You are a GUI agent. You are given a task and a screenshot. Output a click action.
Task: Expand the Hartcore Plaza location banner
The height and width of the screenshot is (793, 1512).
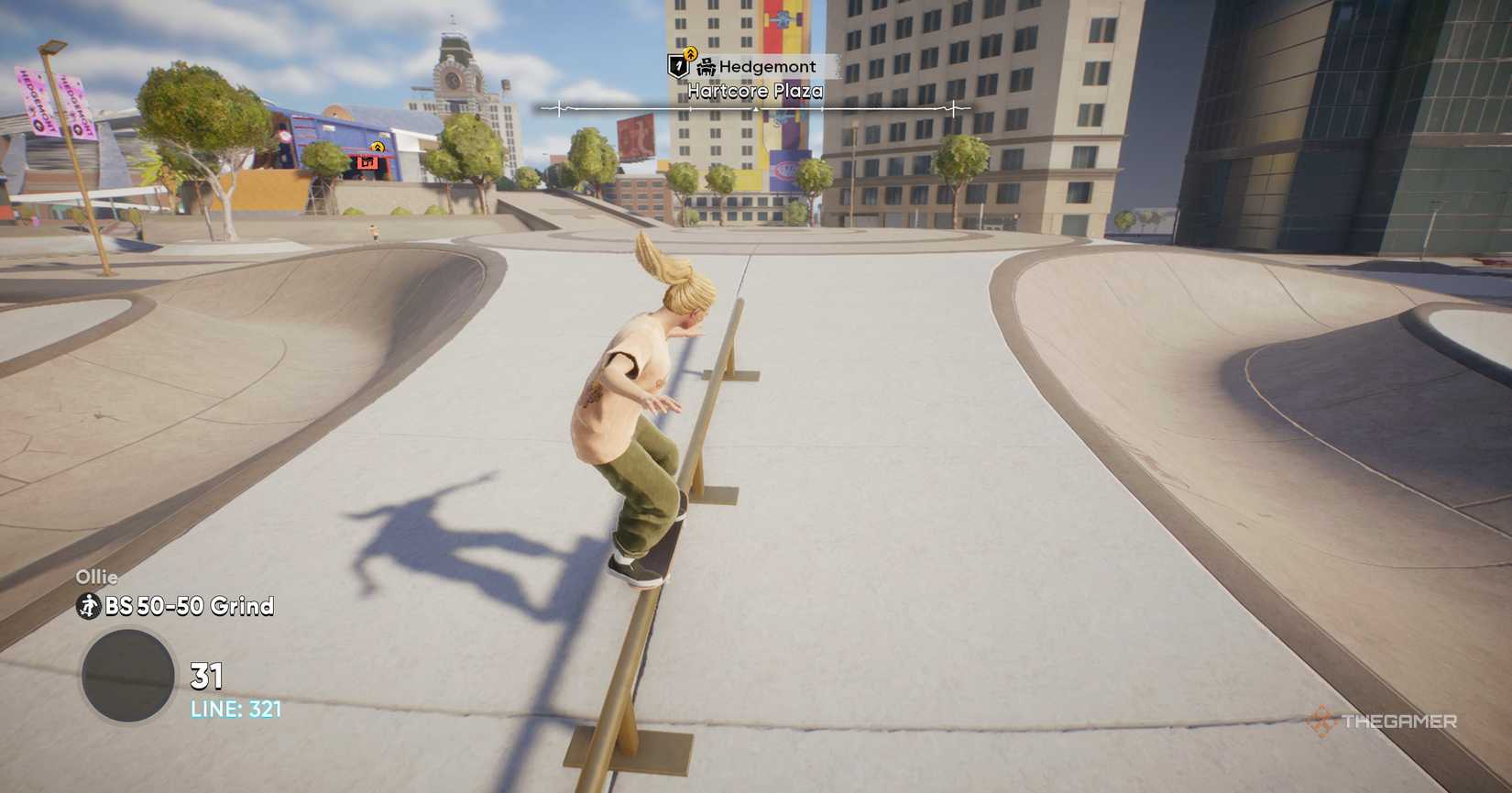click(x=756, y=90)
